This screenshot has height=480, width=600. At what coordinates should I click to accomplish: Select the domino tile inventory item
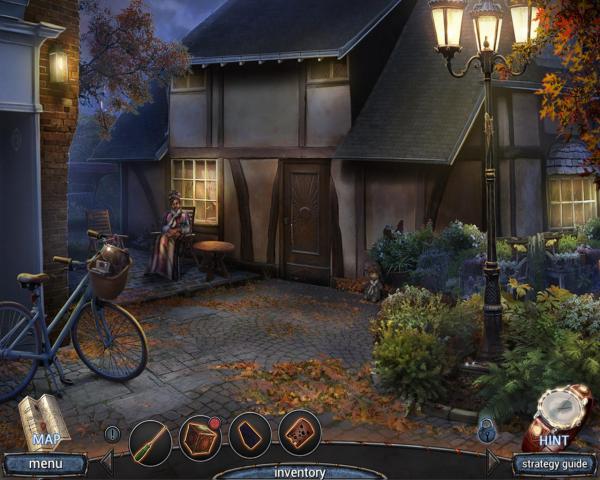[x=299, y=433]
